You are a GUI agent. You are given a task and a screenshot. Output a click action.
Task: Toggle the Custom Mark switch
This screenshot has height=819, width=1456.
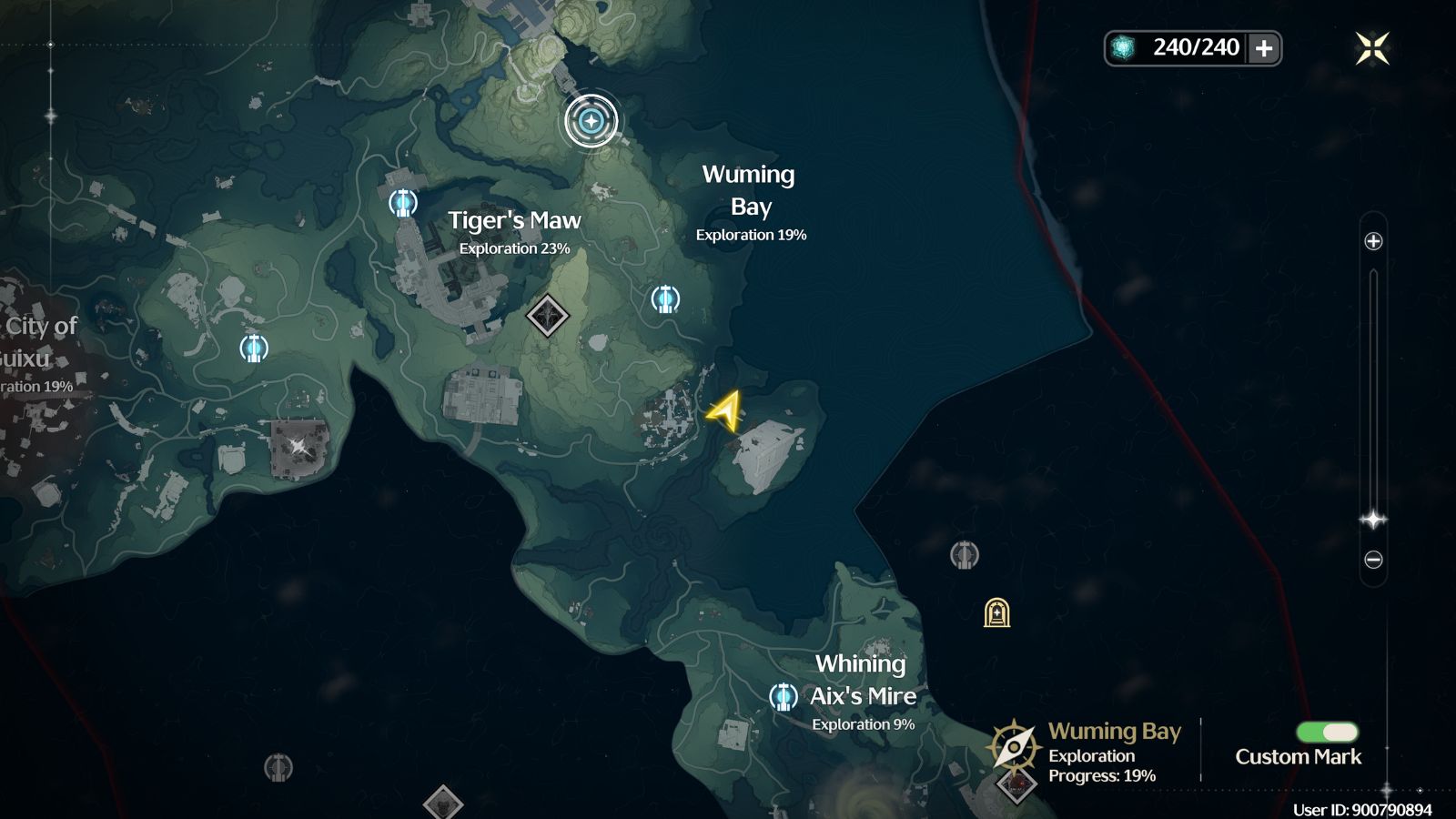coord(1327,733)
